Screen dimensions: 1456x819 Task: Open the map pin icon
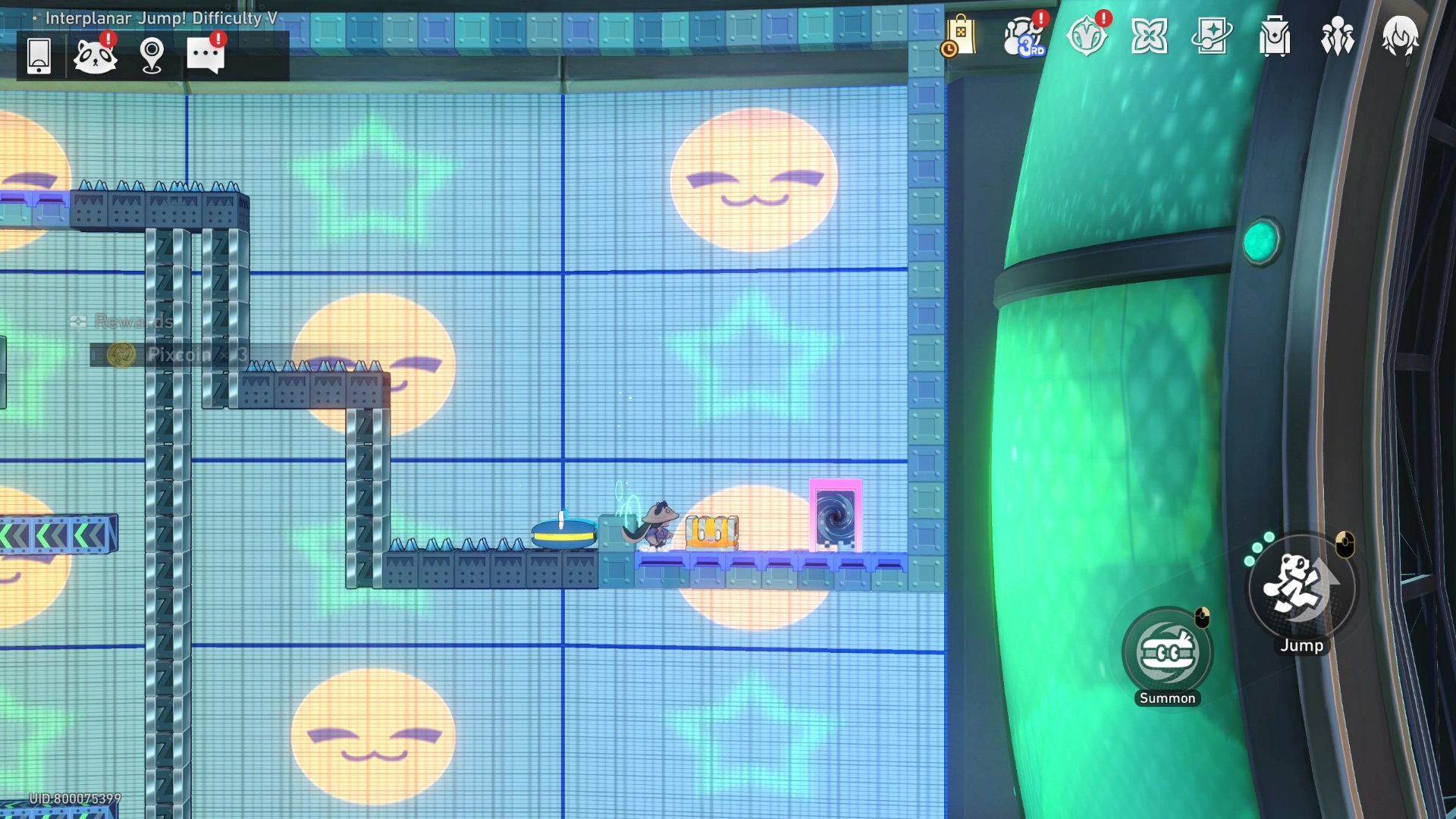coord(152,56)
